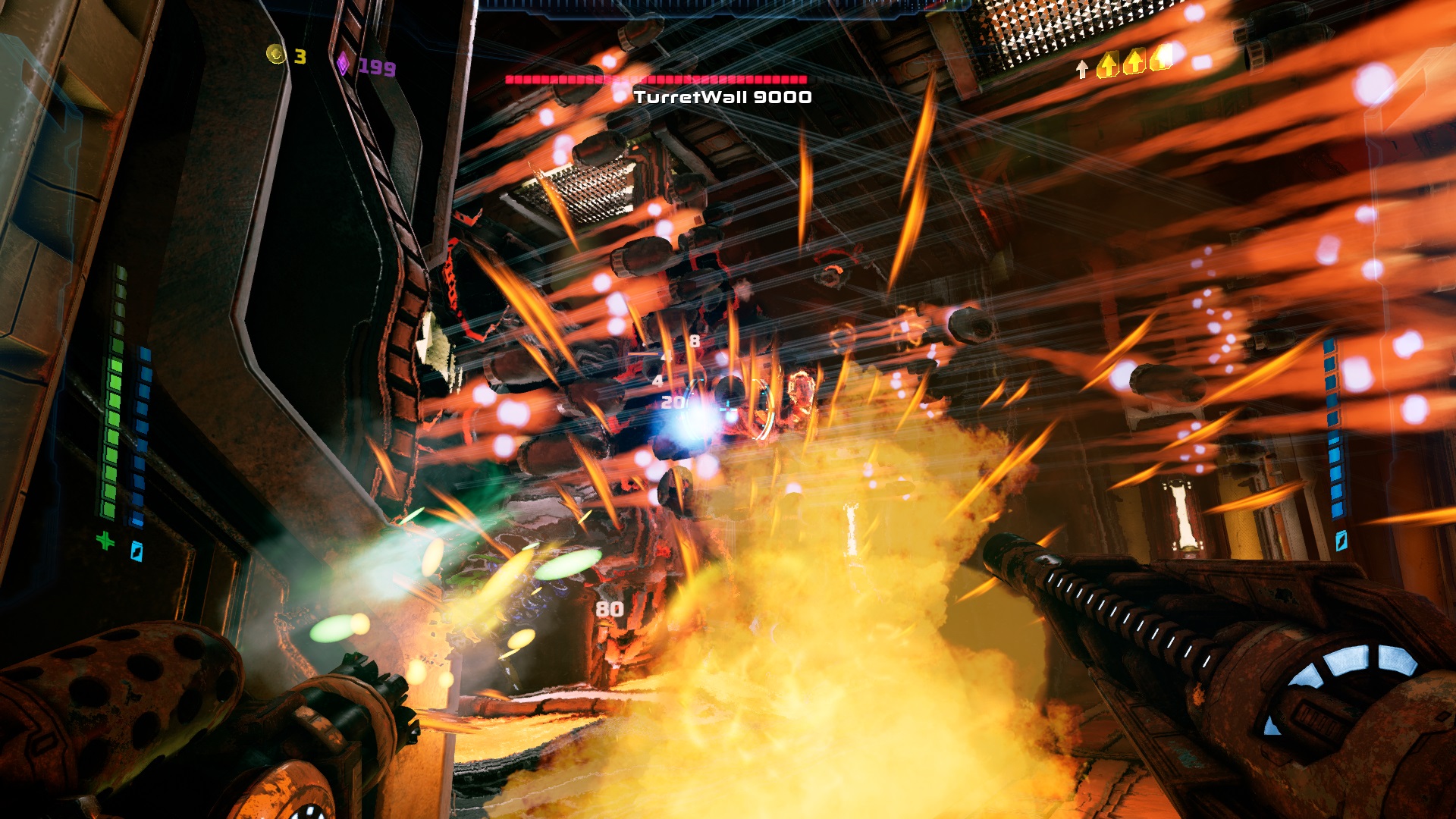Select the right weapon blue energy icon

[x=1341, y=540]
